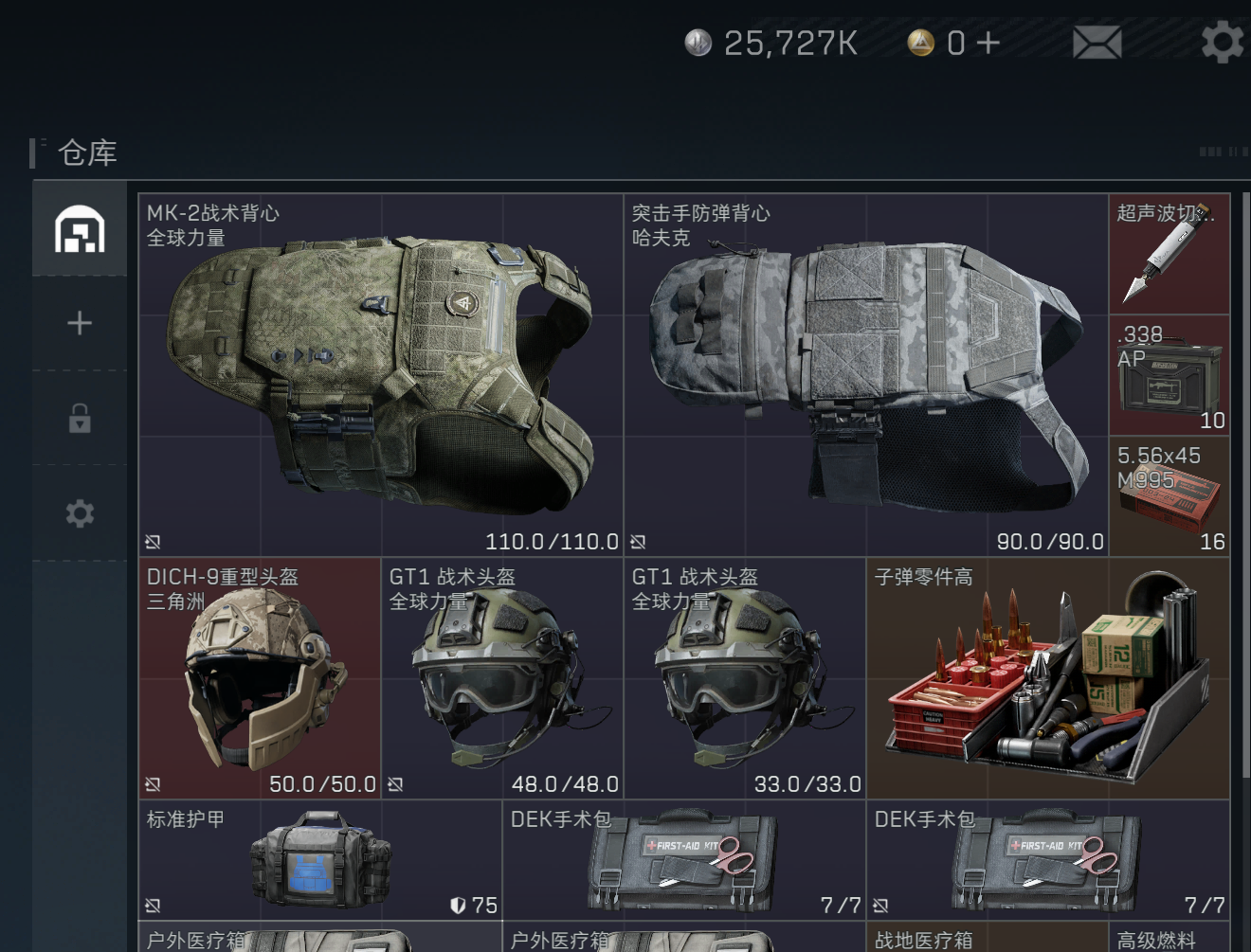Screen dimensions: 1251x952
Task: Open the settings gear in top bar
Action: tap(1222, 43)
